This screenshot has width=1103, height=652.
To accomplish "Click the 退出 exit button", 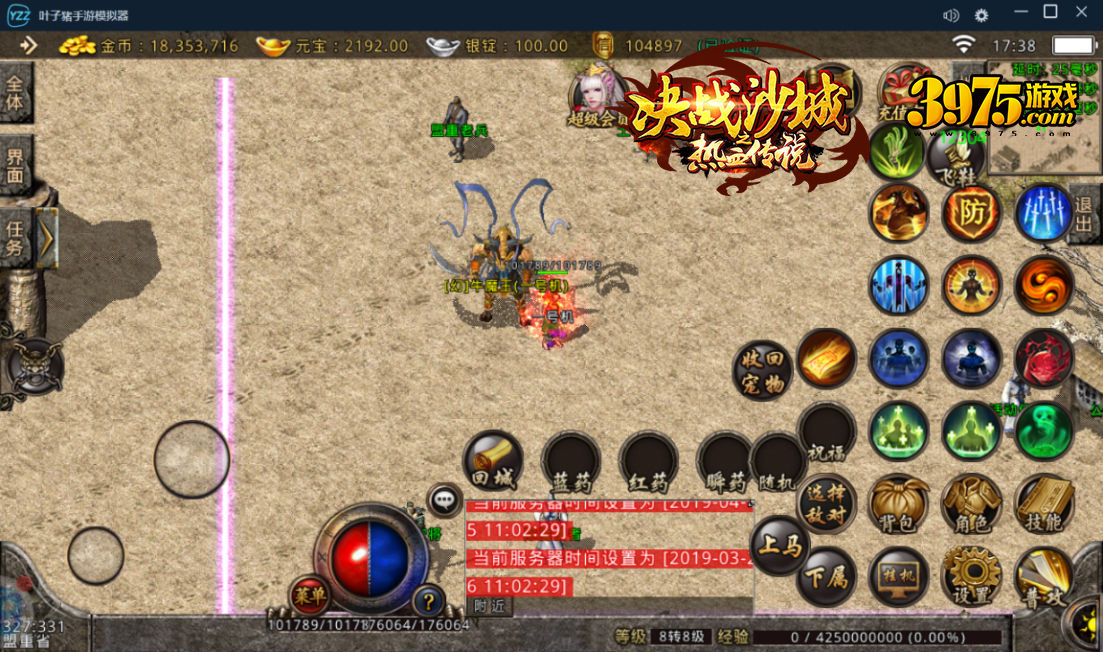I will 1085,213.
